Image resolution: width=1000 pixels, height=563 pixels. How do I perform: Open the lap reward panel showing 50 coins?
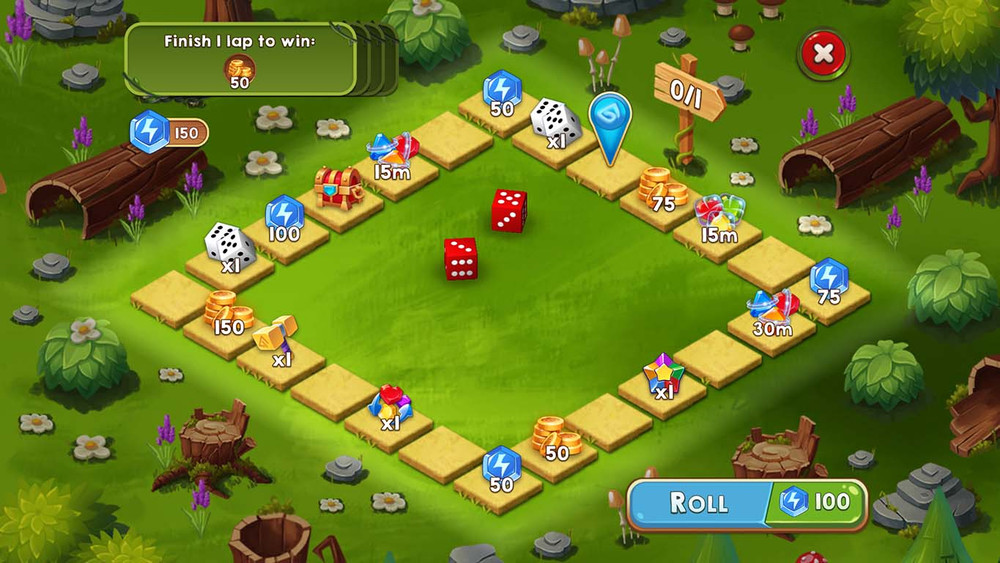click(240, 60)
